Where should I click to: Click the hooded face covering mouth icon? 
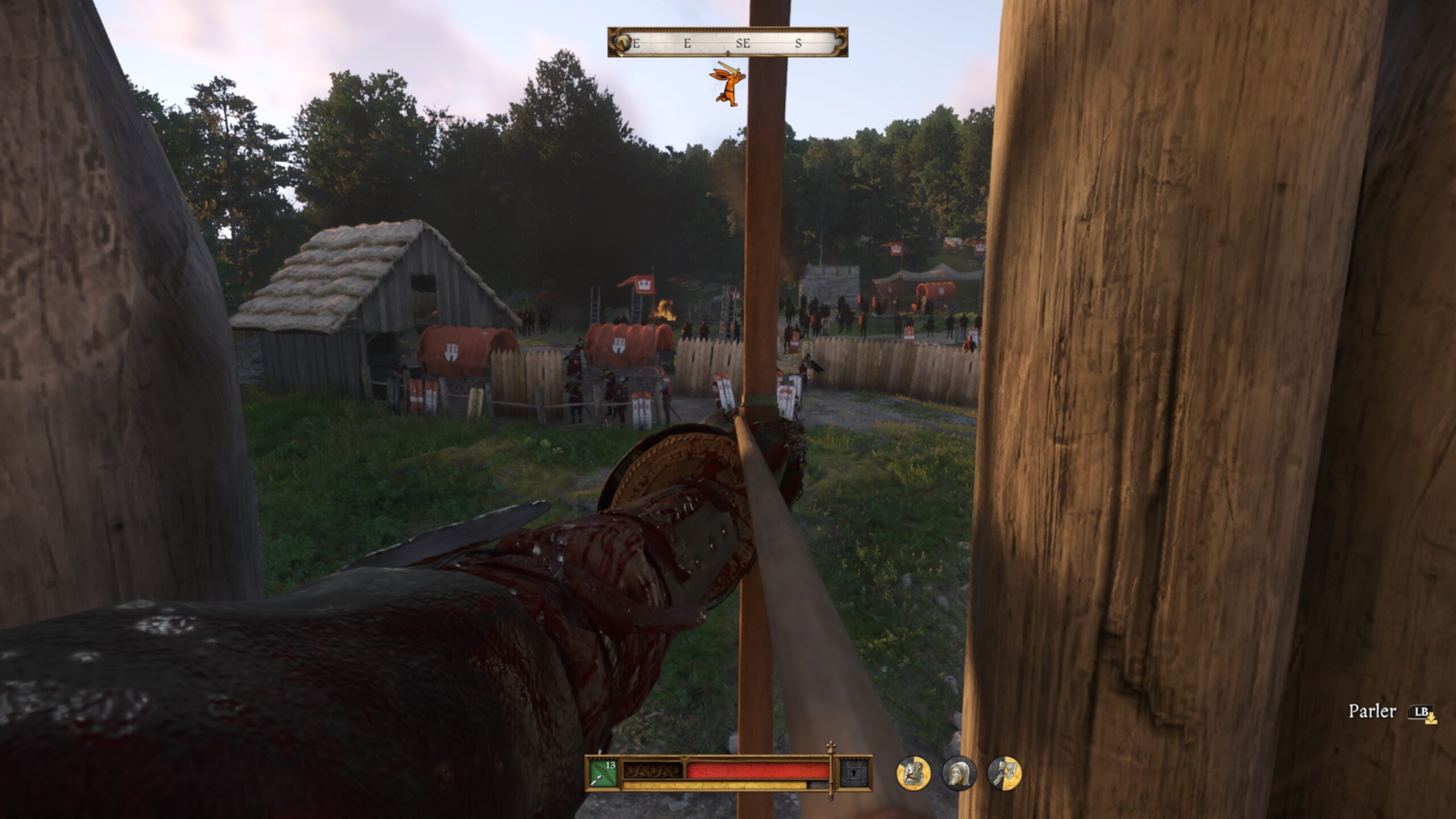[959, 773]
